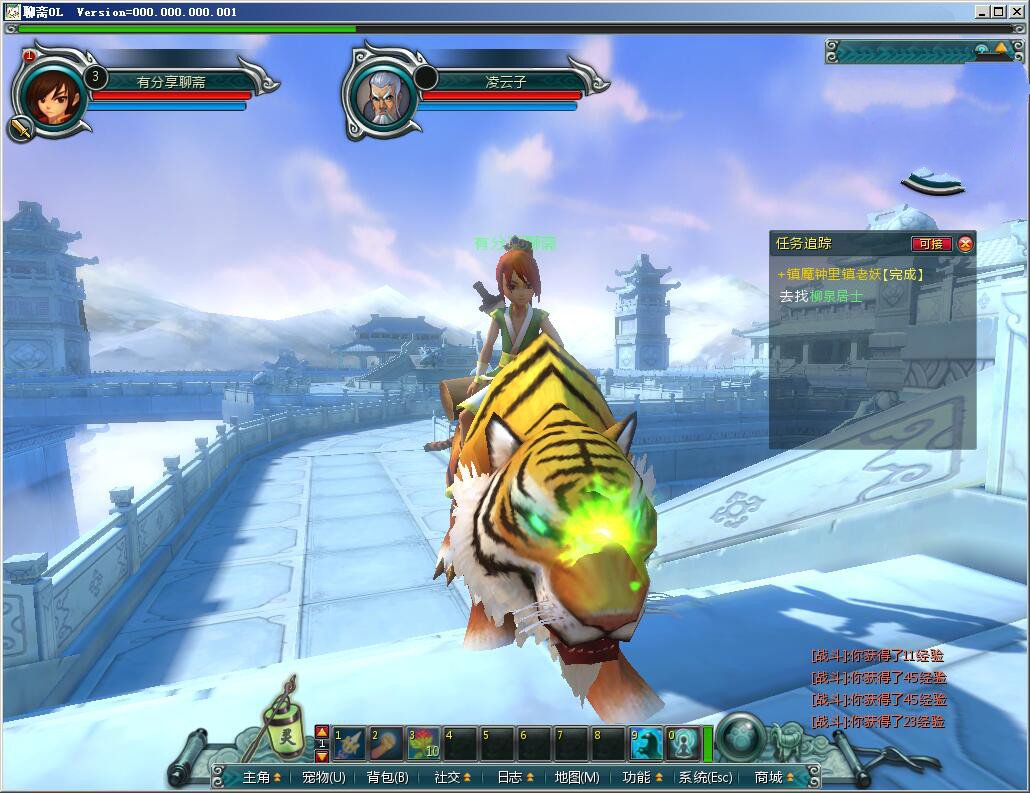Activate the horse mount skill in slot 9

[645, 743]
